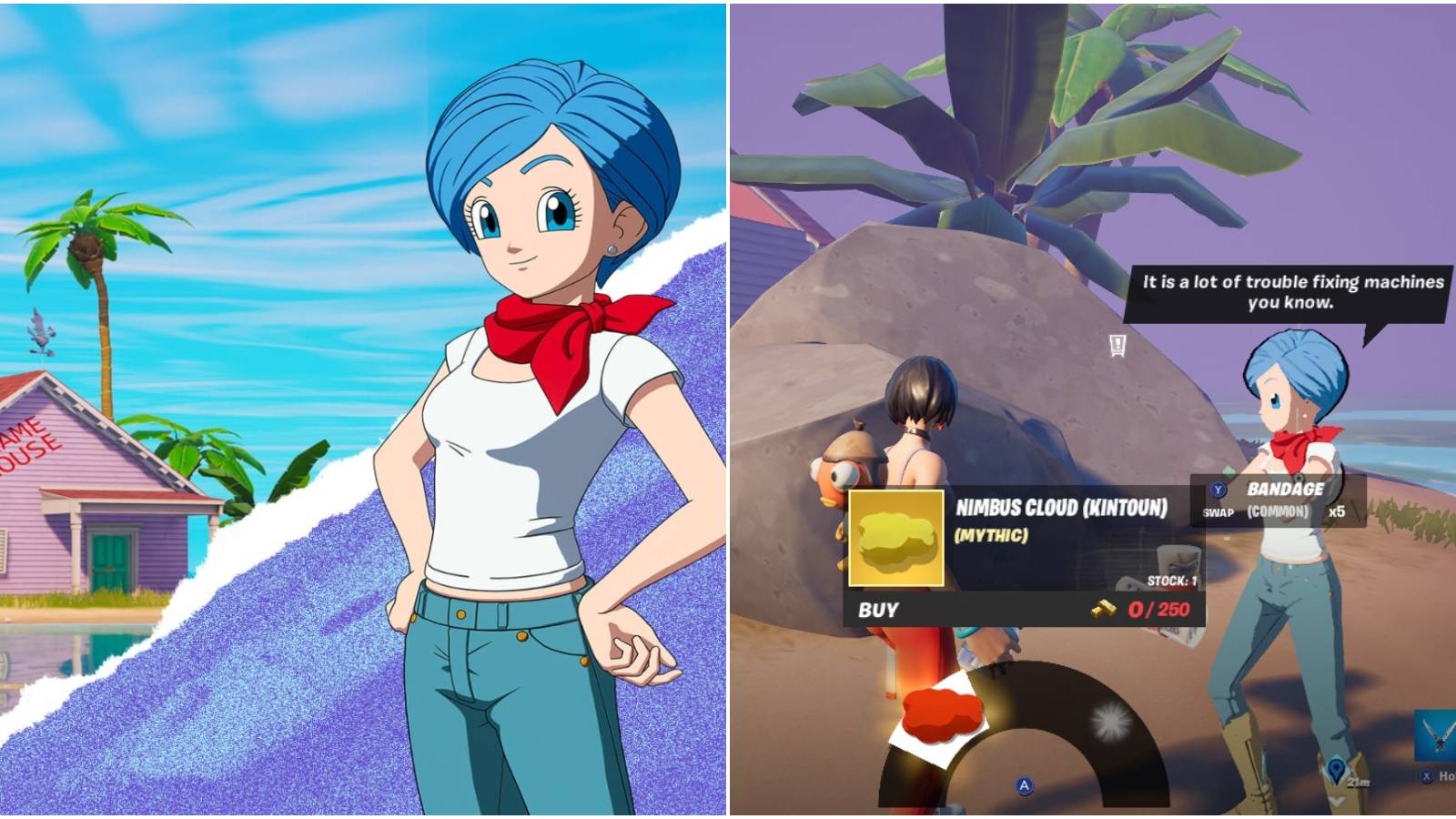Expand the down chevron under the waypoint
This screenshot has height=819, width=1456.
coord(1335,802)
